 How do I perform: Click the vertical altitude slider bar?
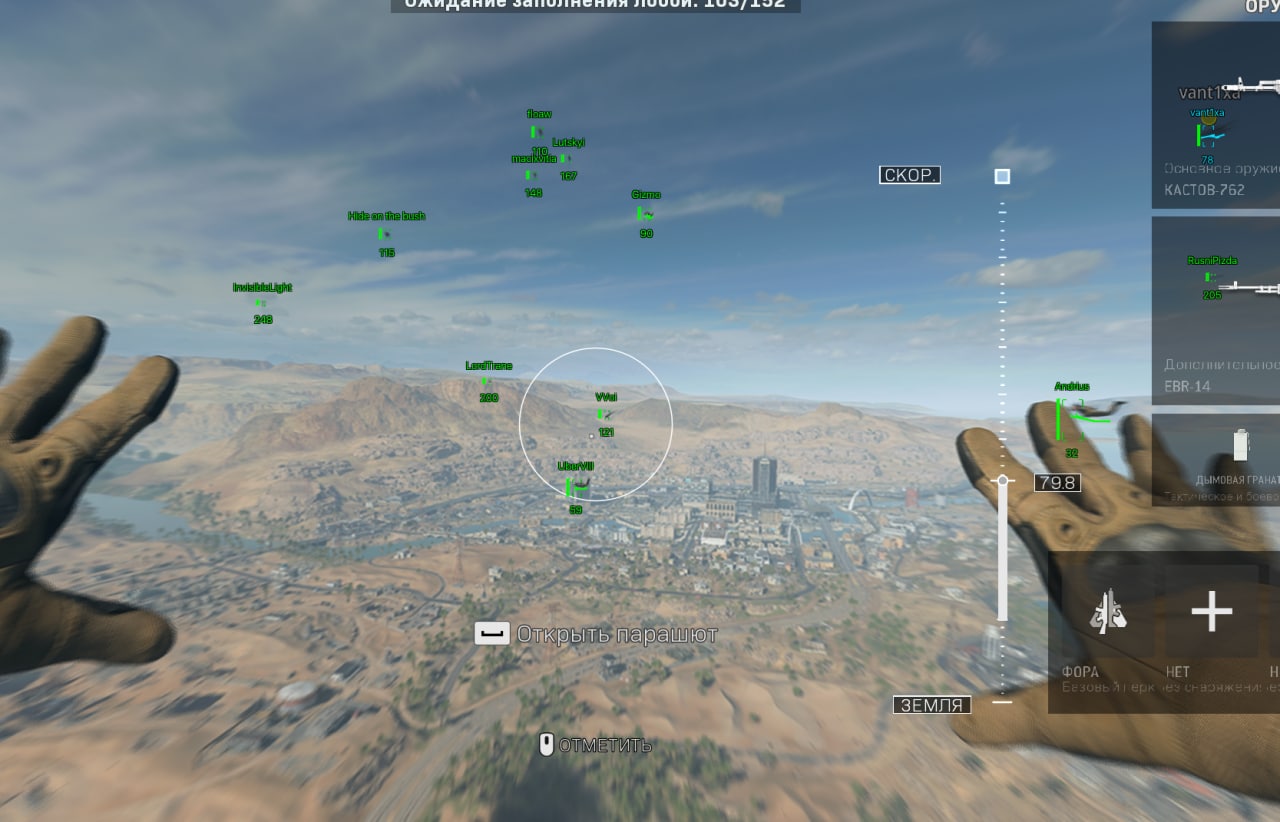(1000, 550)
